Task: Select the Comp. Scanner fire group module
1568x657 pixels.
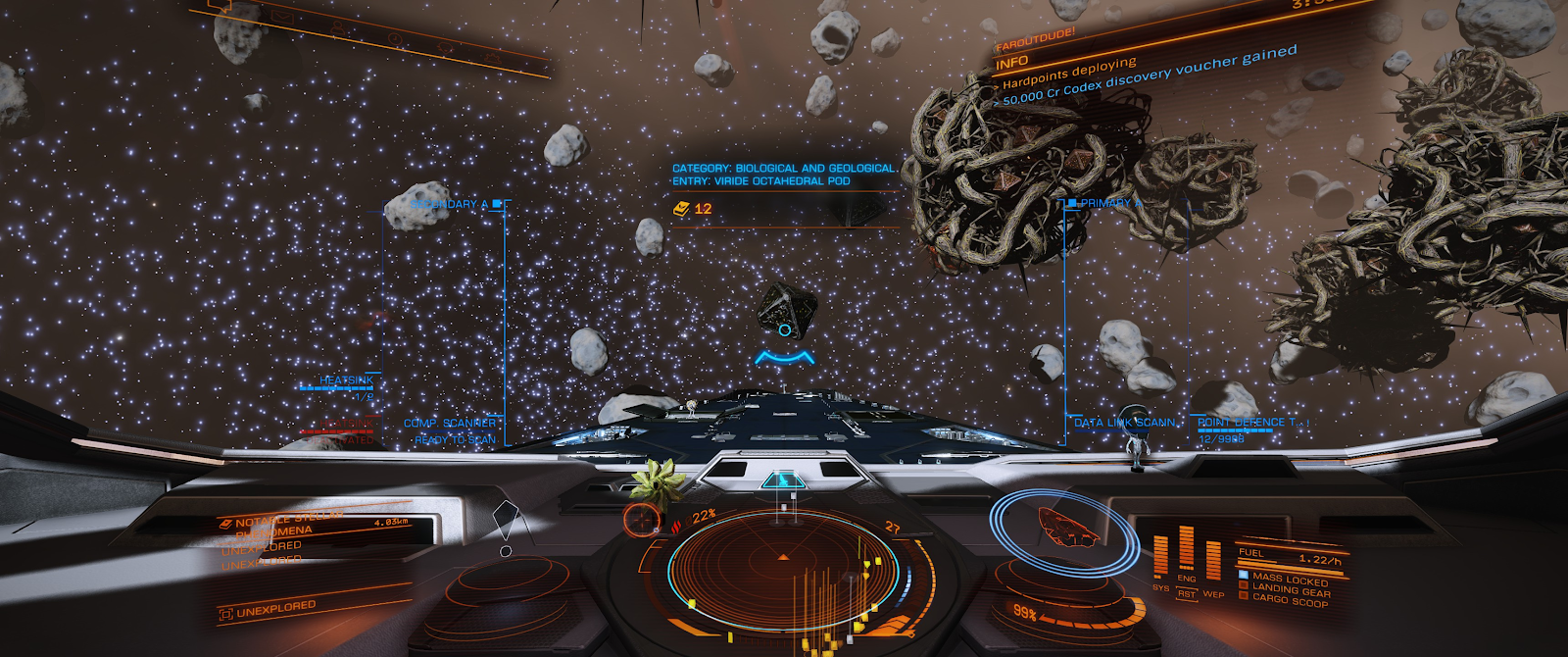Action: point(450,424)
